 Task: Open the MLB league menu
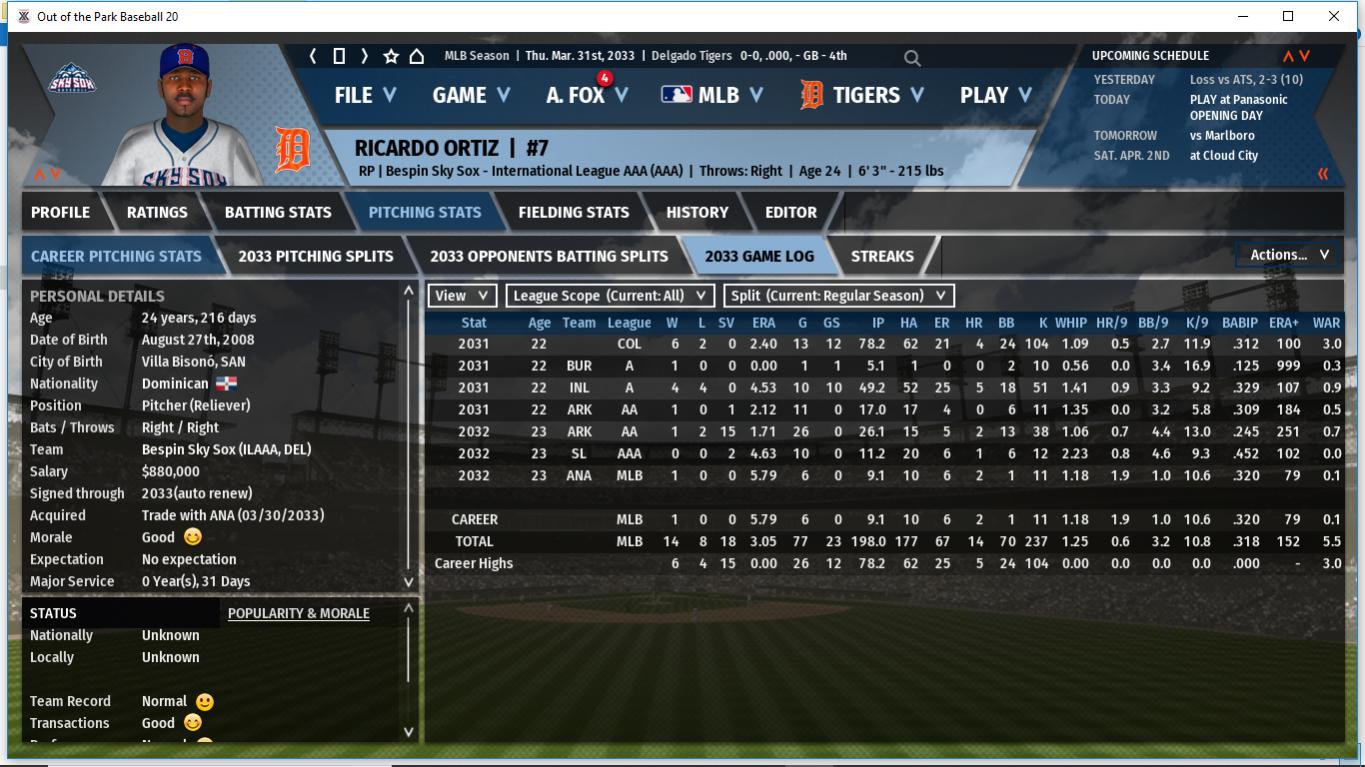(x=711, y=95)
